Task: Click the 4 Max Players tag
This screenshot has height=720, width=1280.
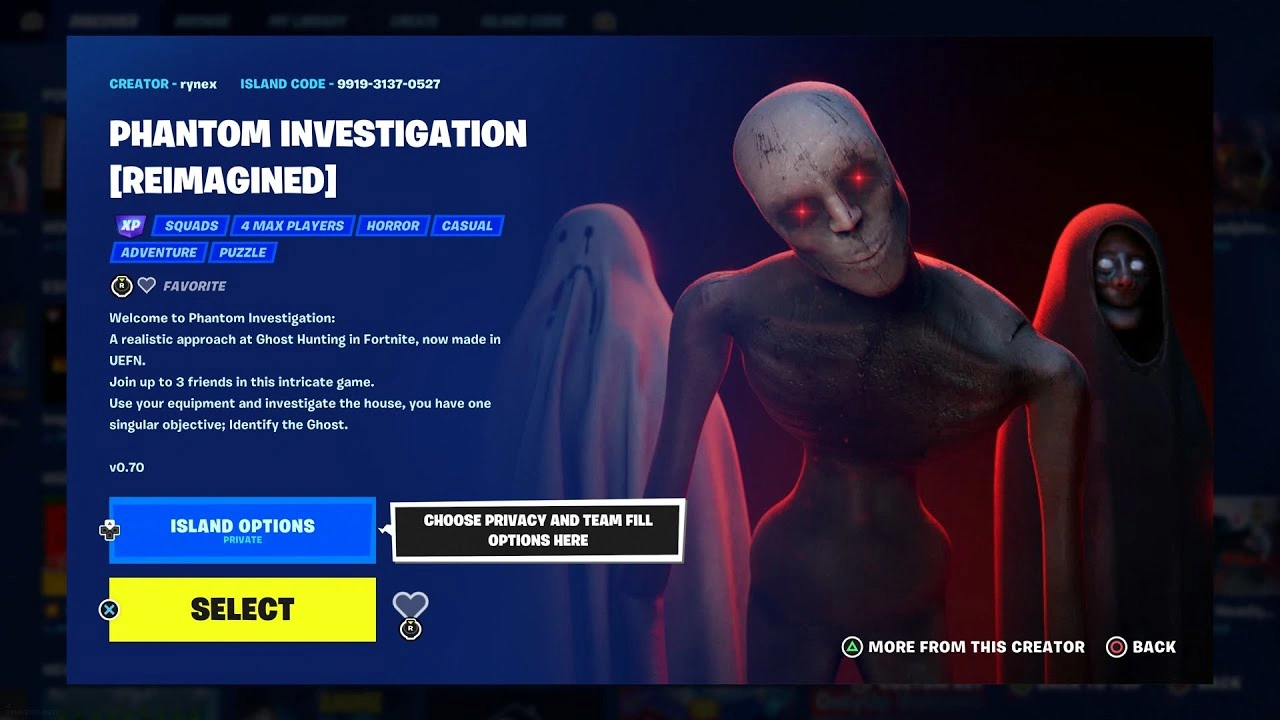Action: 291,226
